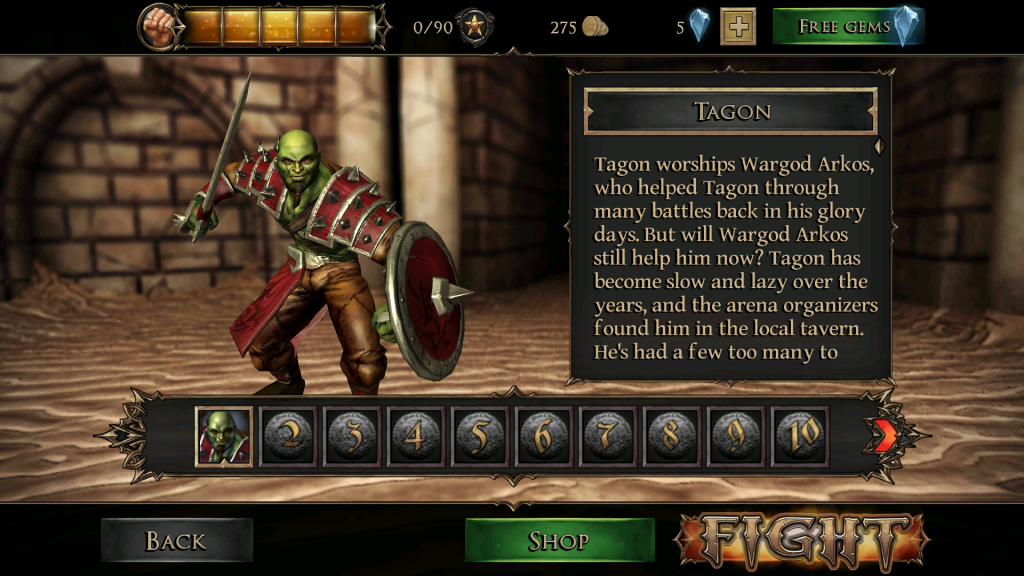Select opponent number 7
The height and width of the screenshot is (576, 1024).
point(608,436)
